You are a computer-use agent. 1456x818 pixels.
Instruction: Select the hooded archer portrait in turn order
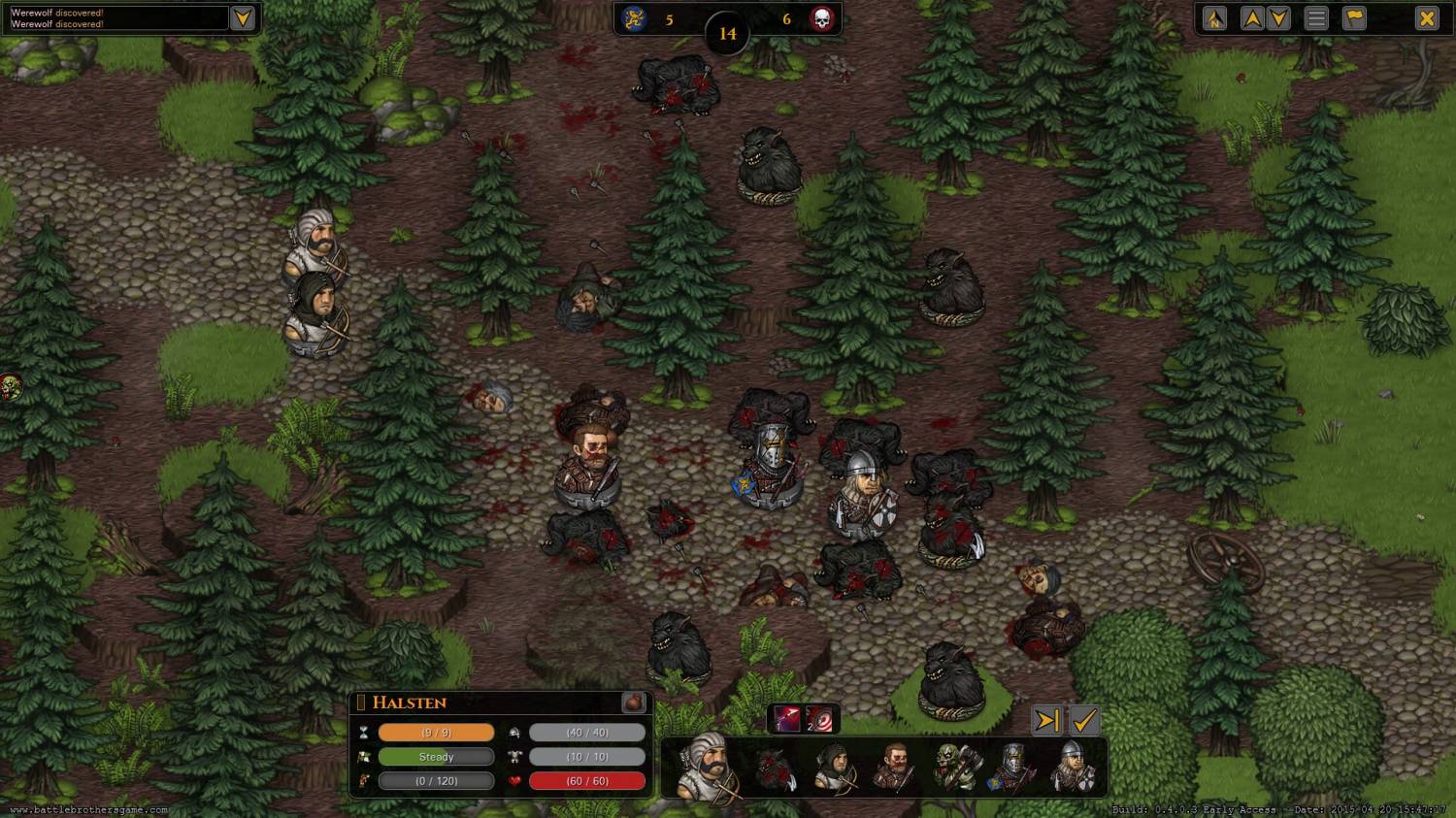(834, 769)
